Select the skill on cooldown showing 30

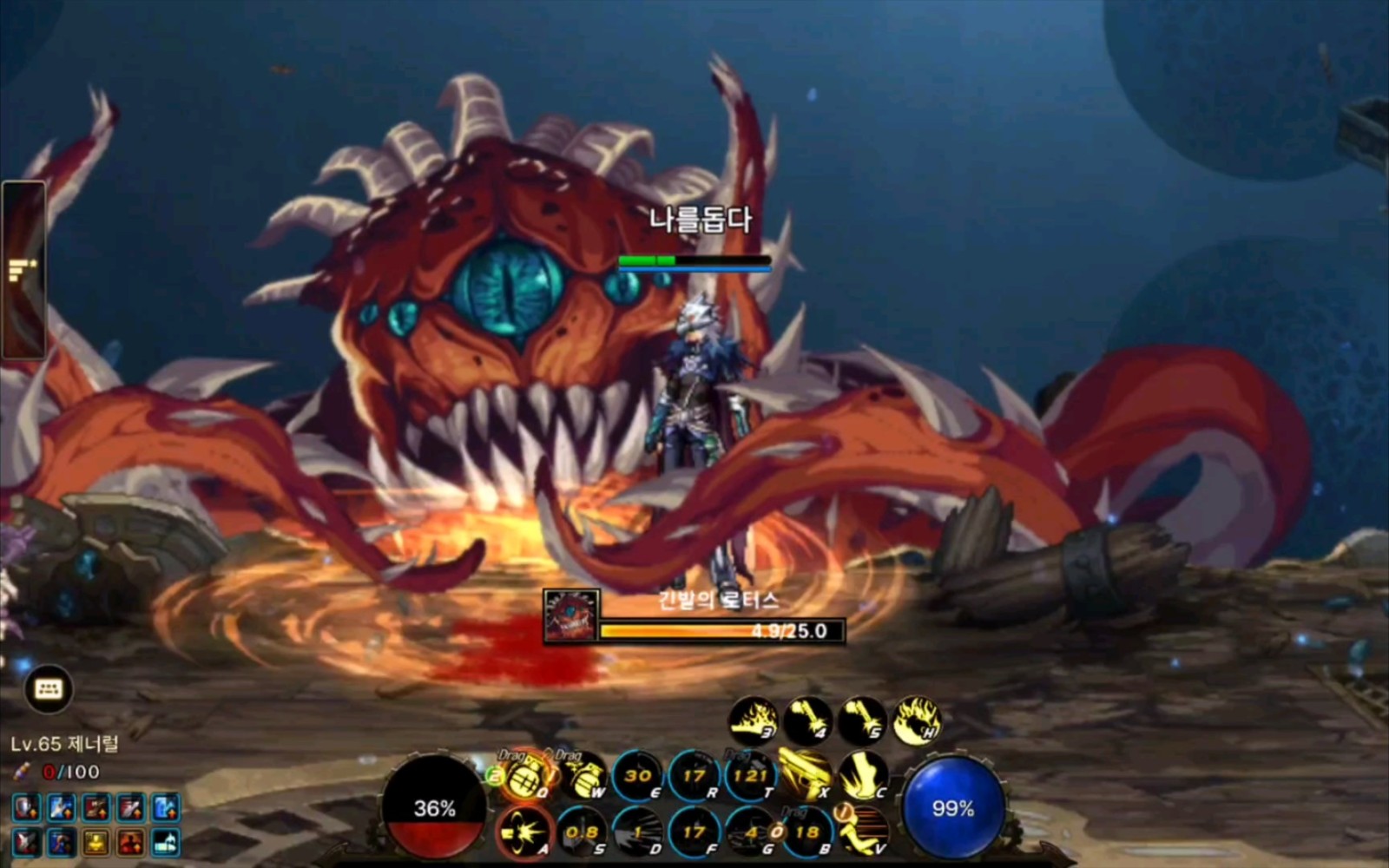[638, 775]
